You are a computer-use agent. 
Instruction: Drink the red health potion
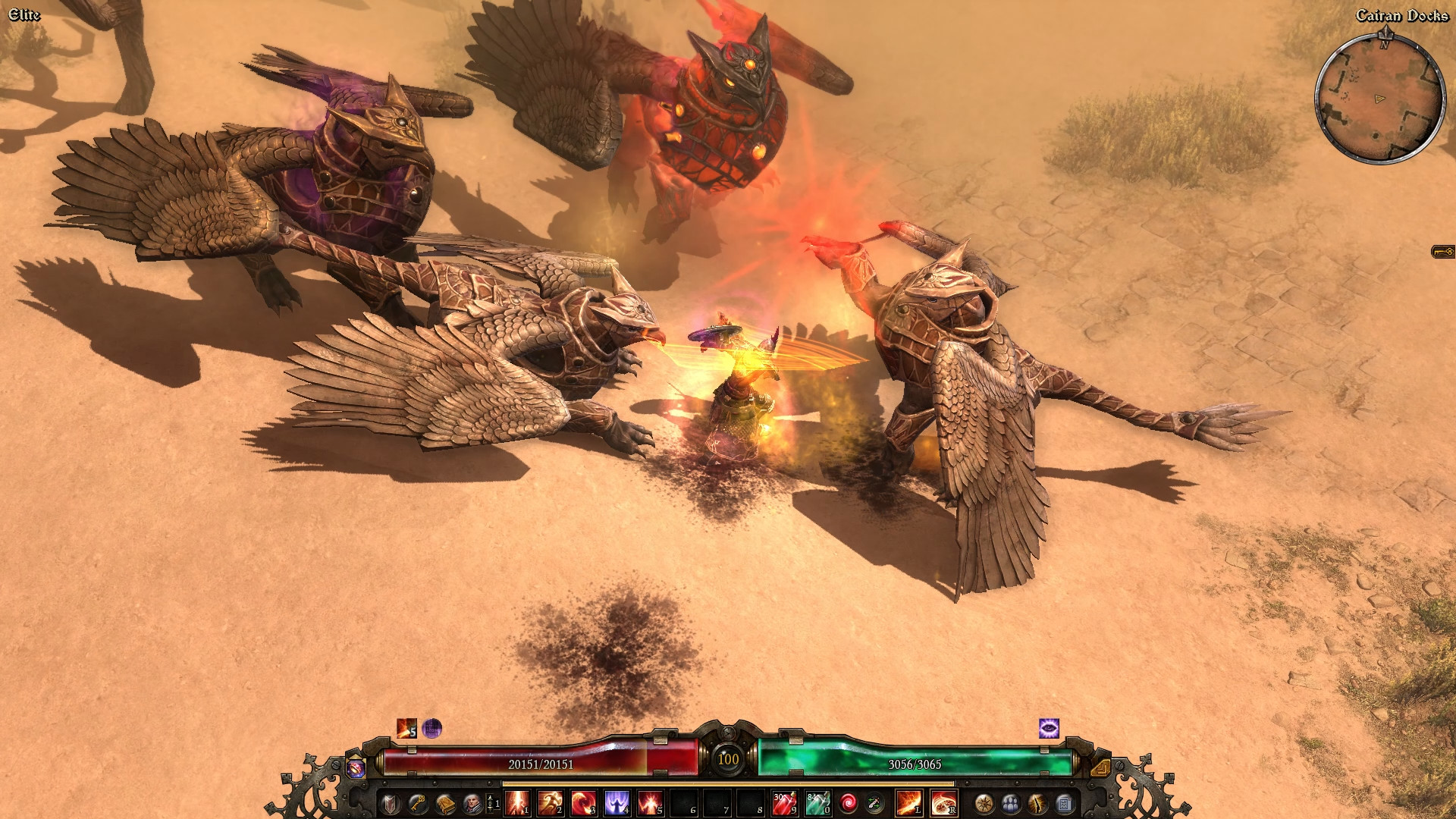point(783,803)
